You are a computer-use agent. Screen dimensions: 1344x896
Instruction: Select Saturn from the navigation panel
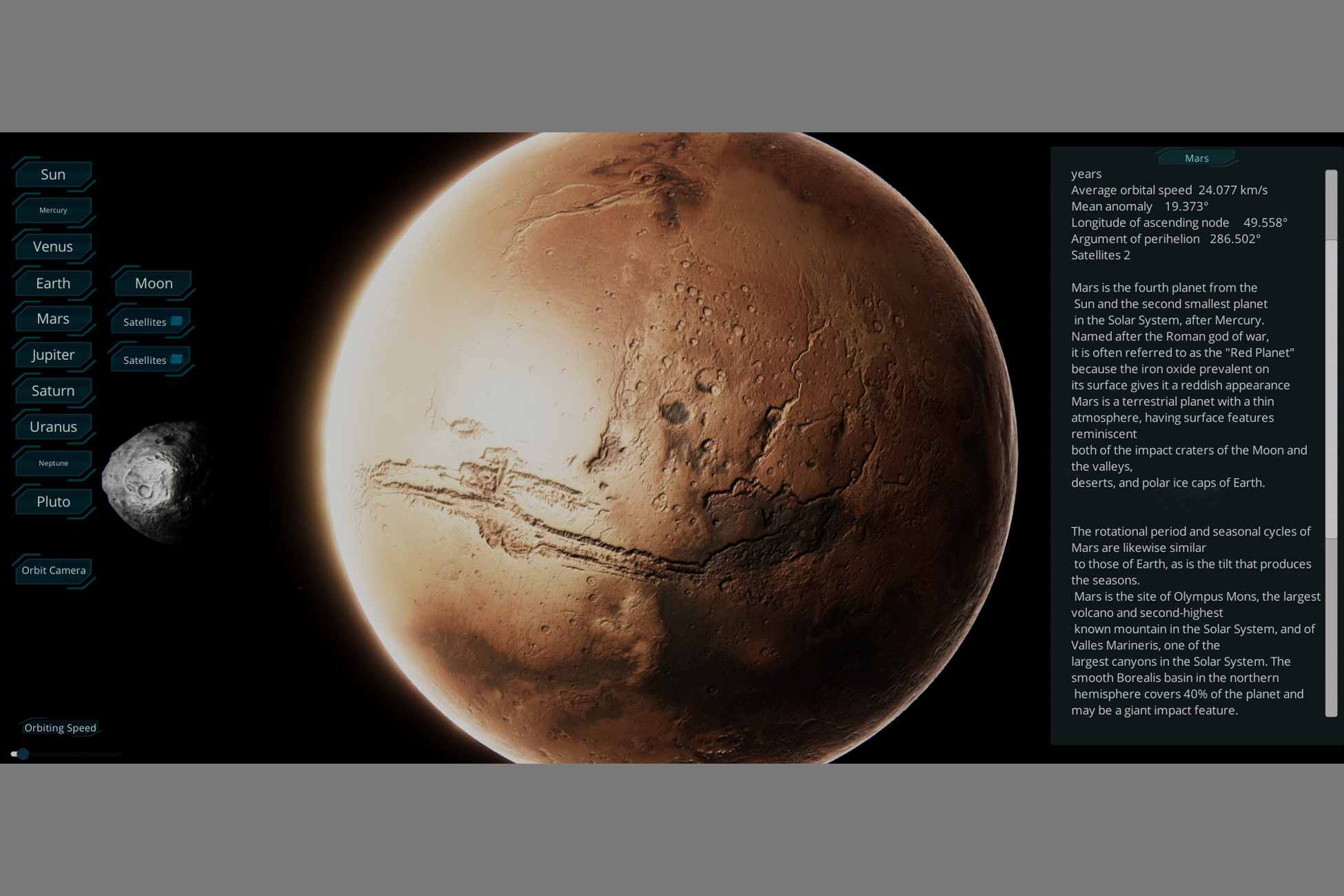pos(52,390)
